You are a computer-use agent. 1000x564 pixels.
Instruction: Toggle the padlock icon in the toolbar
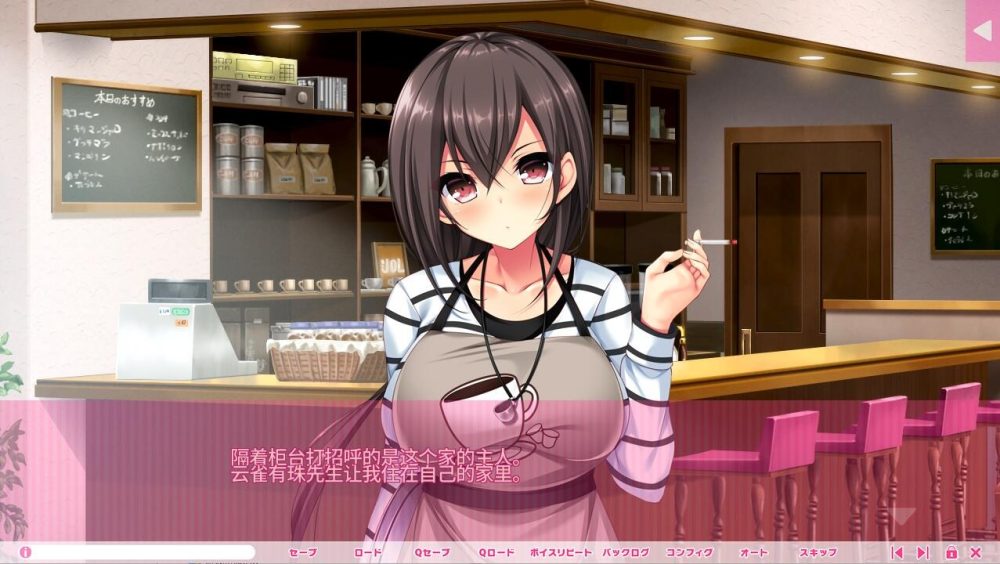click(951, 552)
